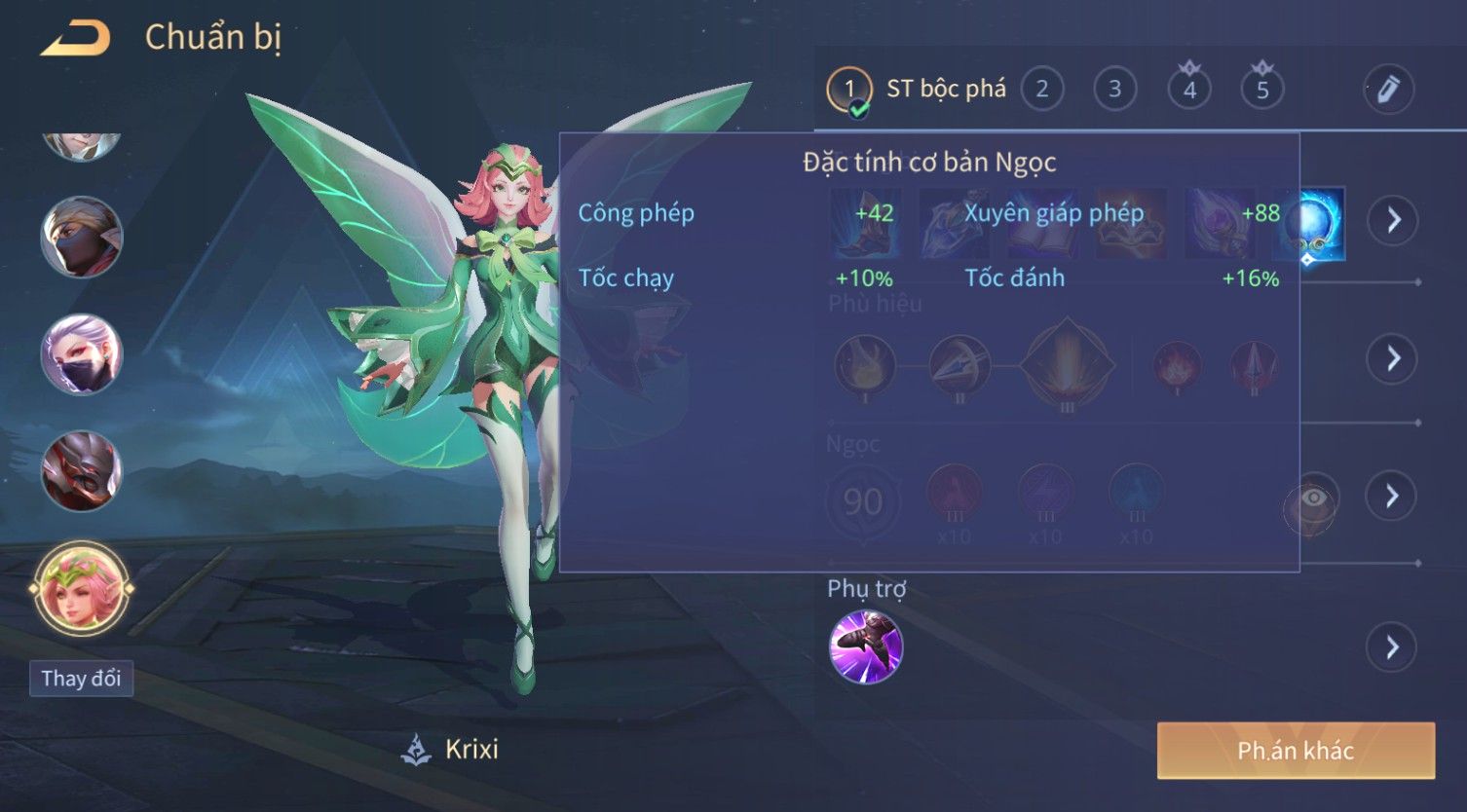The image size is (1467, 812).
Task: Edit preset name with pencil icon
Action: point(1388,90)
